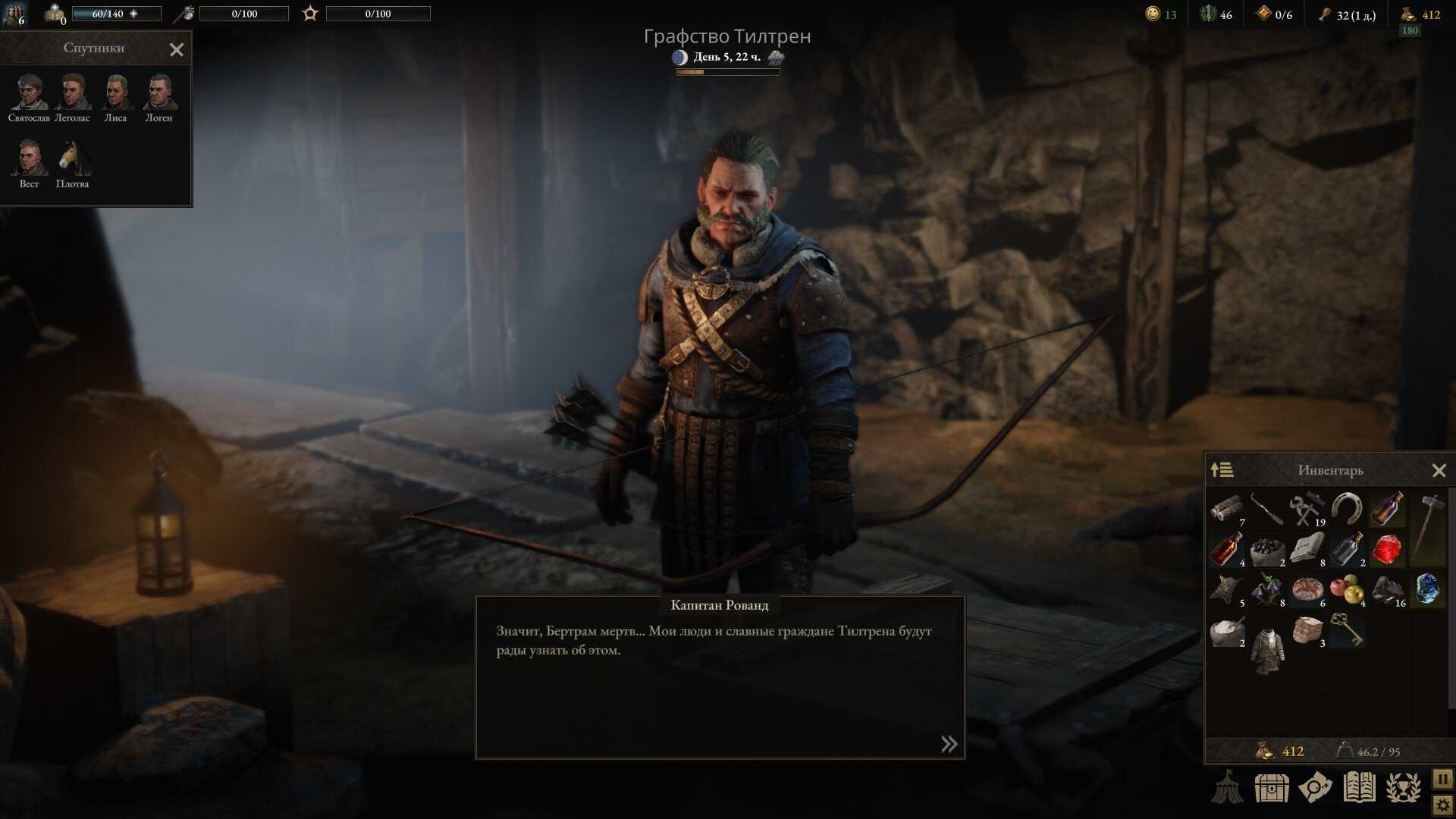Select companion Святослав's portrait
1456x819 pixels.
pos(29,94)
